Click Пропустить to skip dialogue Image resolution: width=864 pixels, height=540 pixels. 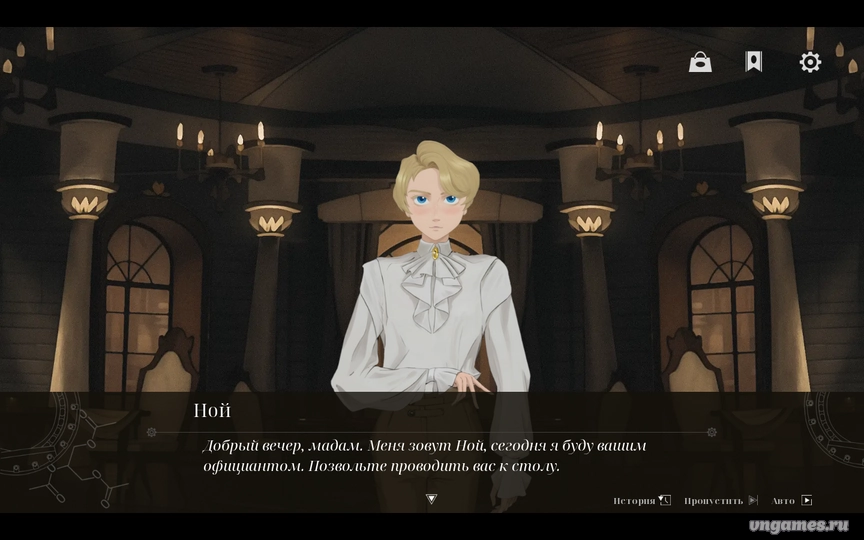click(720, 500)
